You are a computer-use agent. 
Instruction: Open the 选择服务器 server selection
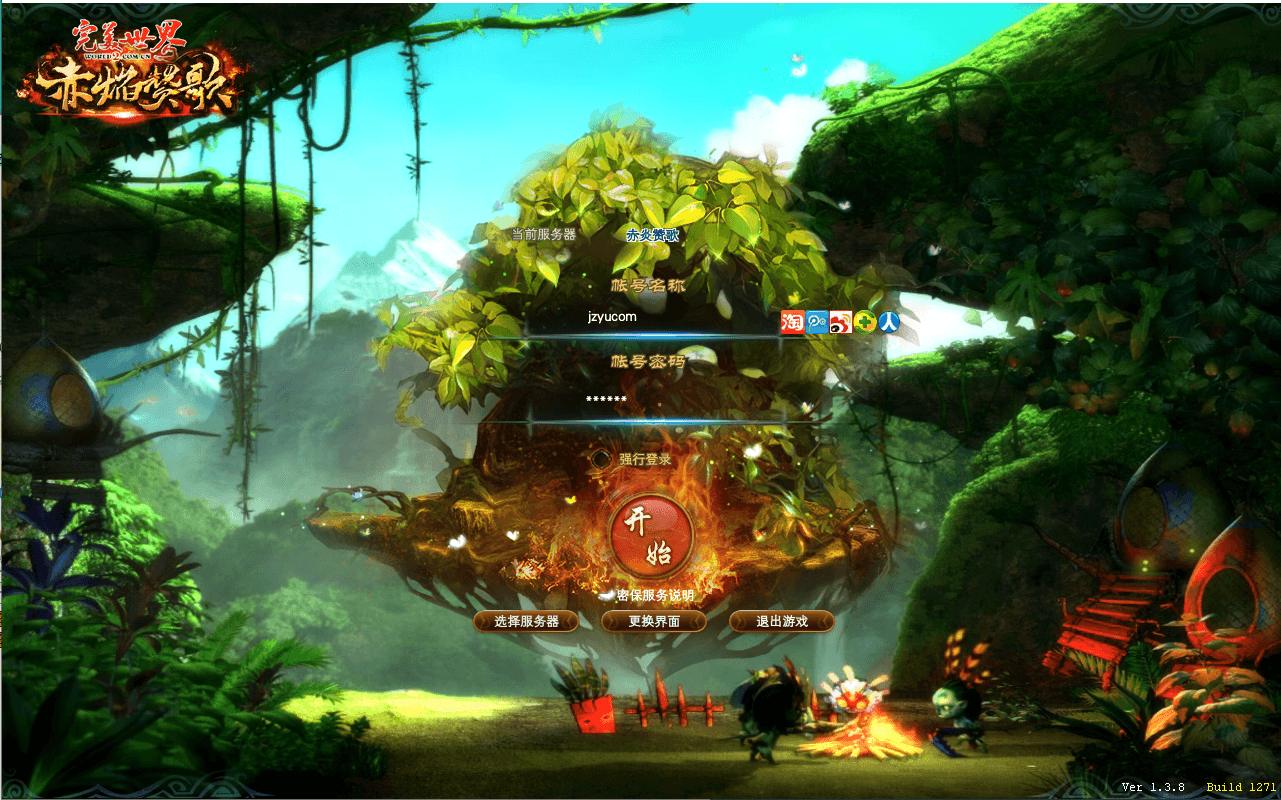(x=527, y=621)
